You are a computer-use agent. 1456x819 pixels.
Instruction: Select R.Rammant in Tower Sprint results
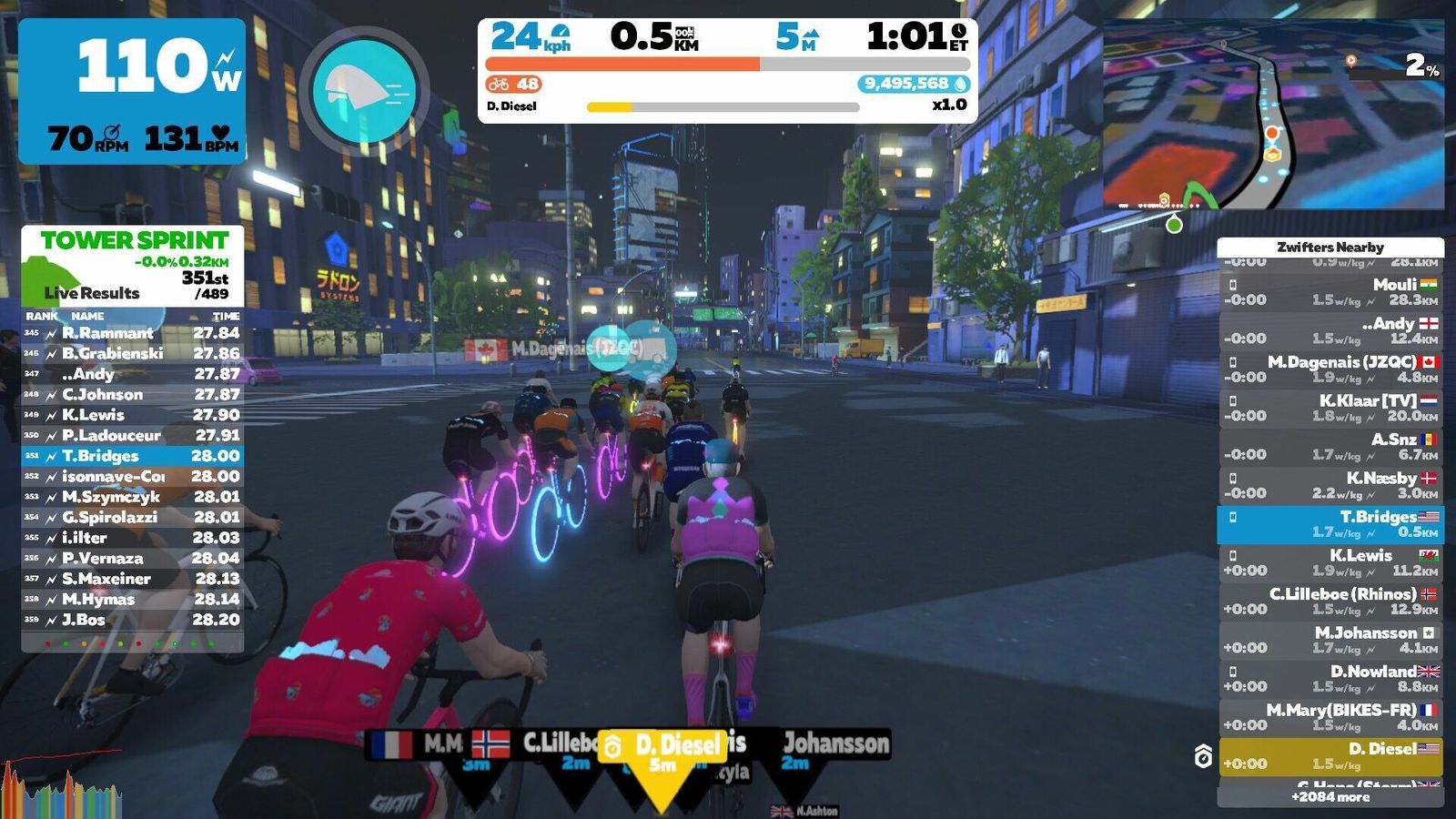pyautogui.click(x=133, y=333)
